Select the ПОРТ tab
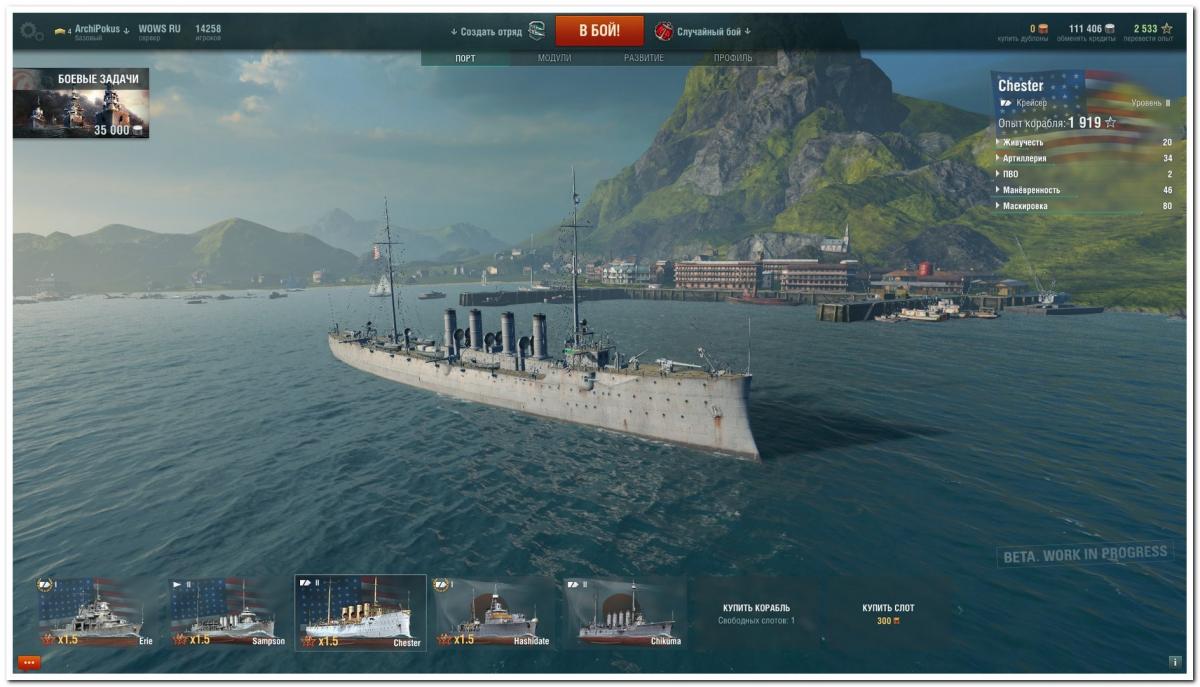 click(465, 58)
